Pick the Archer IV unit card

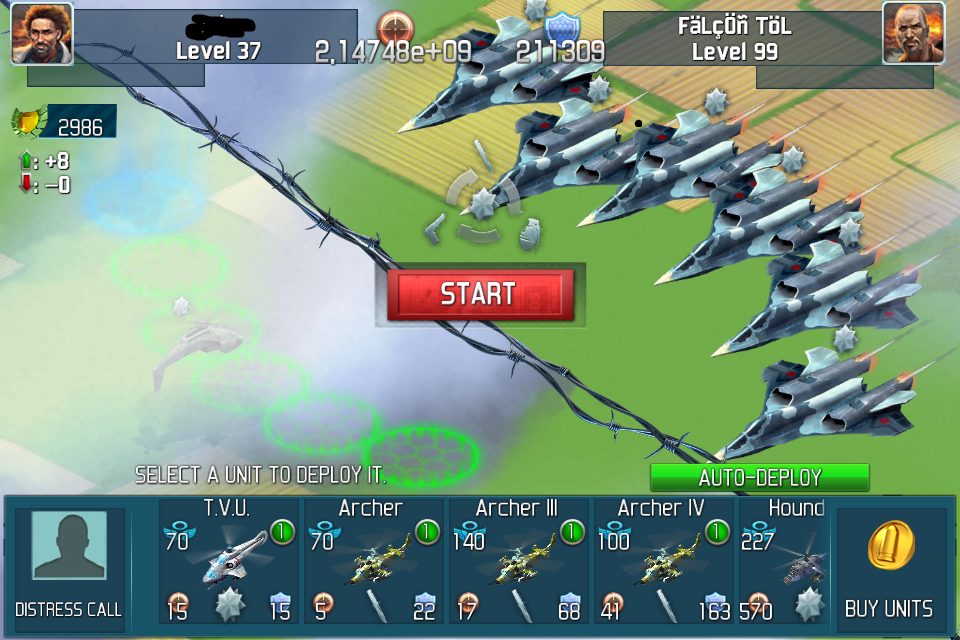[663, 561]
